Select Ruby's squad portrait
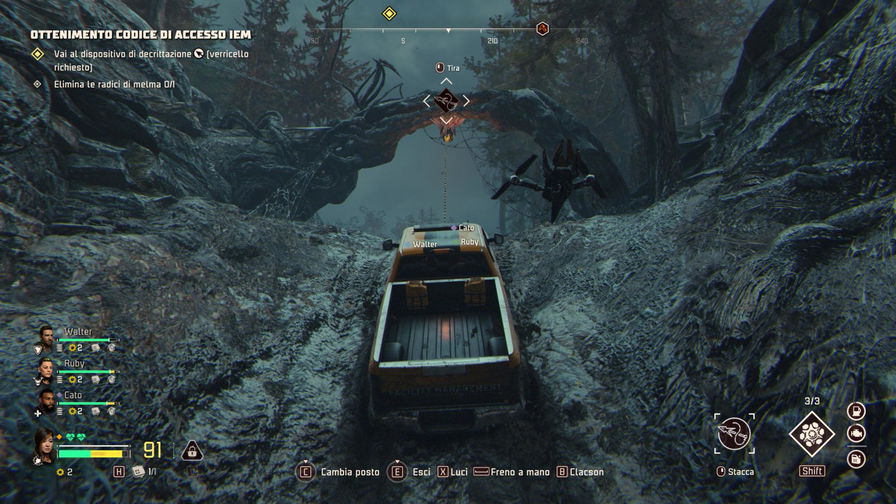 [46, 369]
